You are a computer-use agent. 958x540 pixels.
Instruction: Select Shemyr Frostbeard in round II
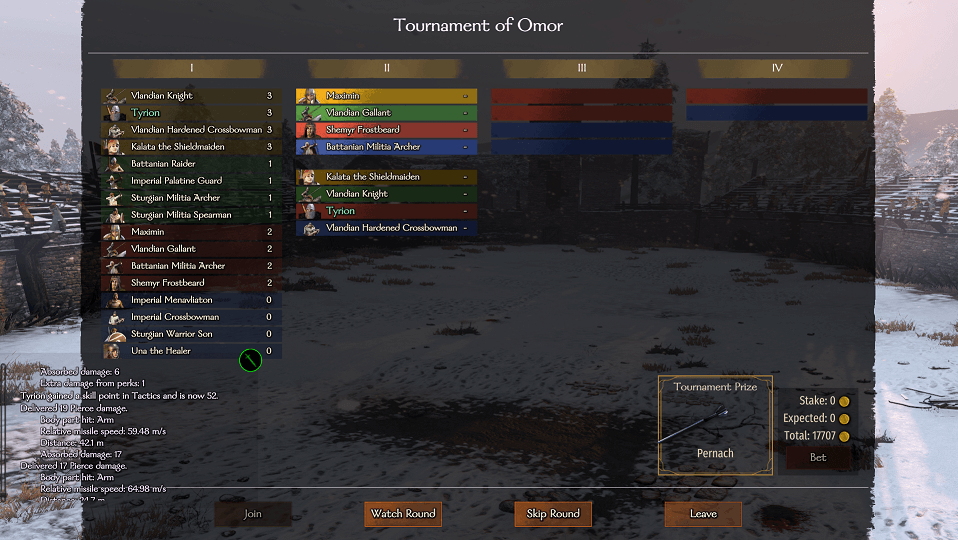pyautogui.click(x=386, y=130)
